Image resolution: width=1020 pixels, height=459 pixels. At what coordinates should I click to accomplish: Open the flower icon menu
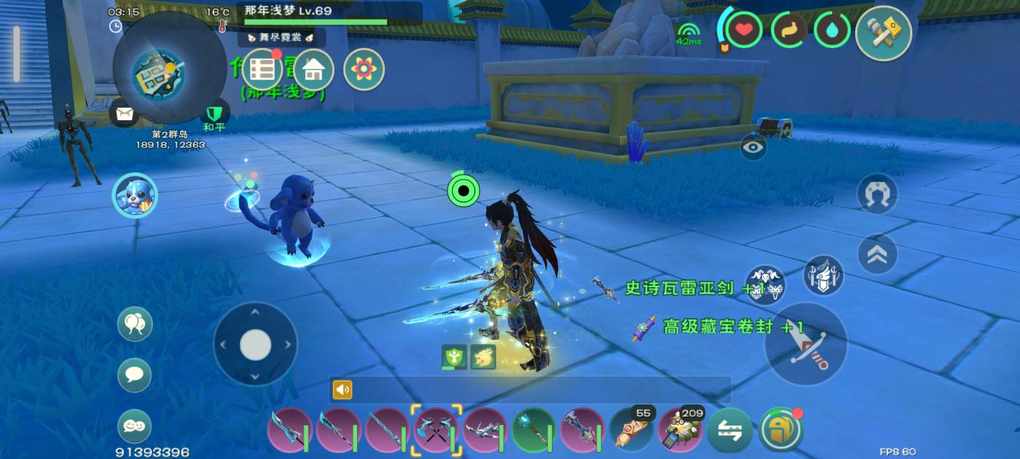pos(364,69)
